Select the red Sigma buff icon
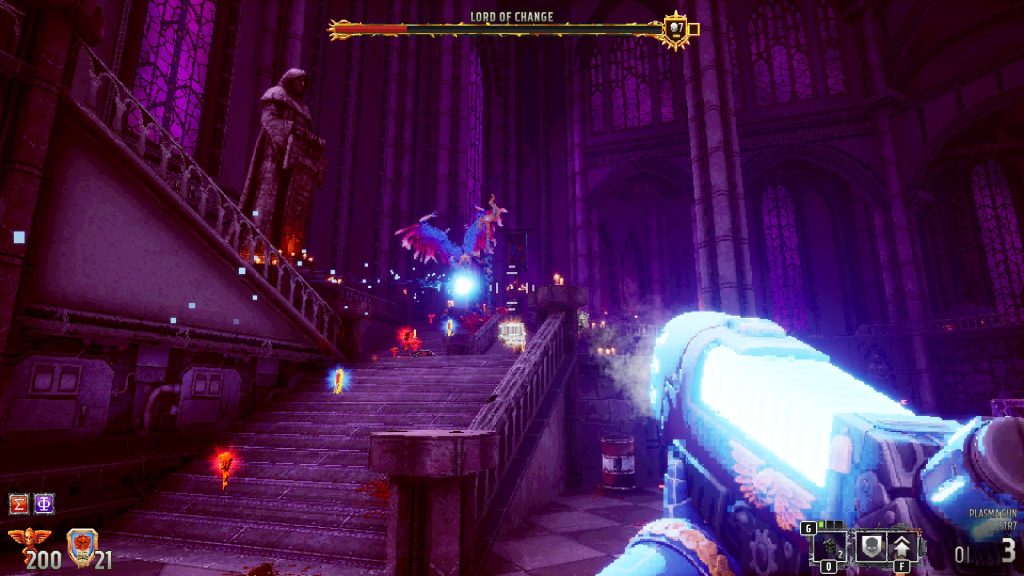The width and height of the screenshot is (1024, 576). click(19, 503)
